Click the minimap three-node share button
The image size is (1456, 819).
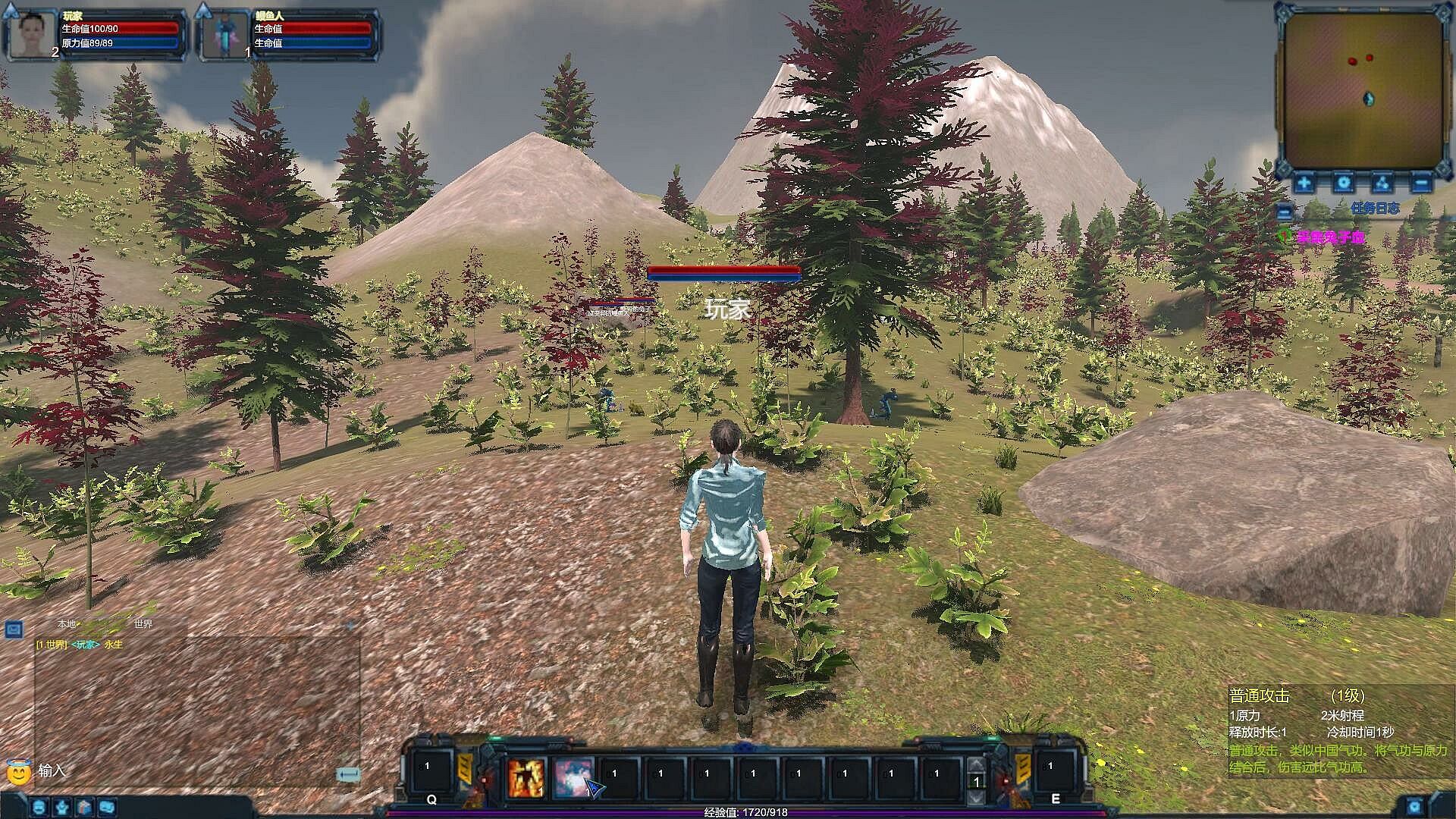click(1382, 183)
